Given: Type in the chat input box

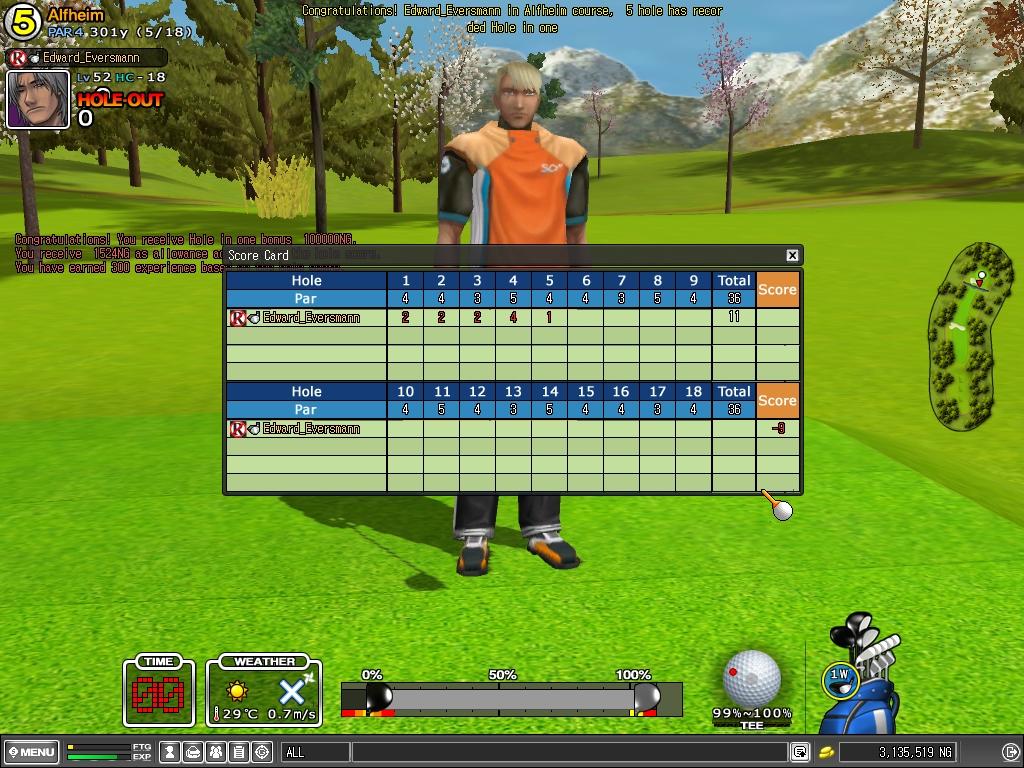Looking at the screenshot, I should tap(568, 752).
